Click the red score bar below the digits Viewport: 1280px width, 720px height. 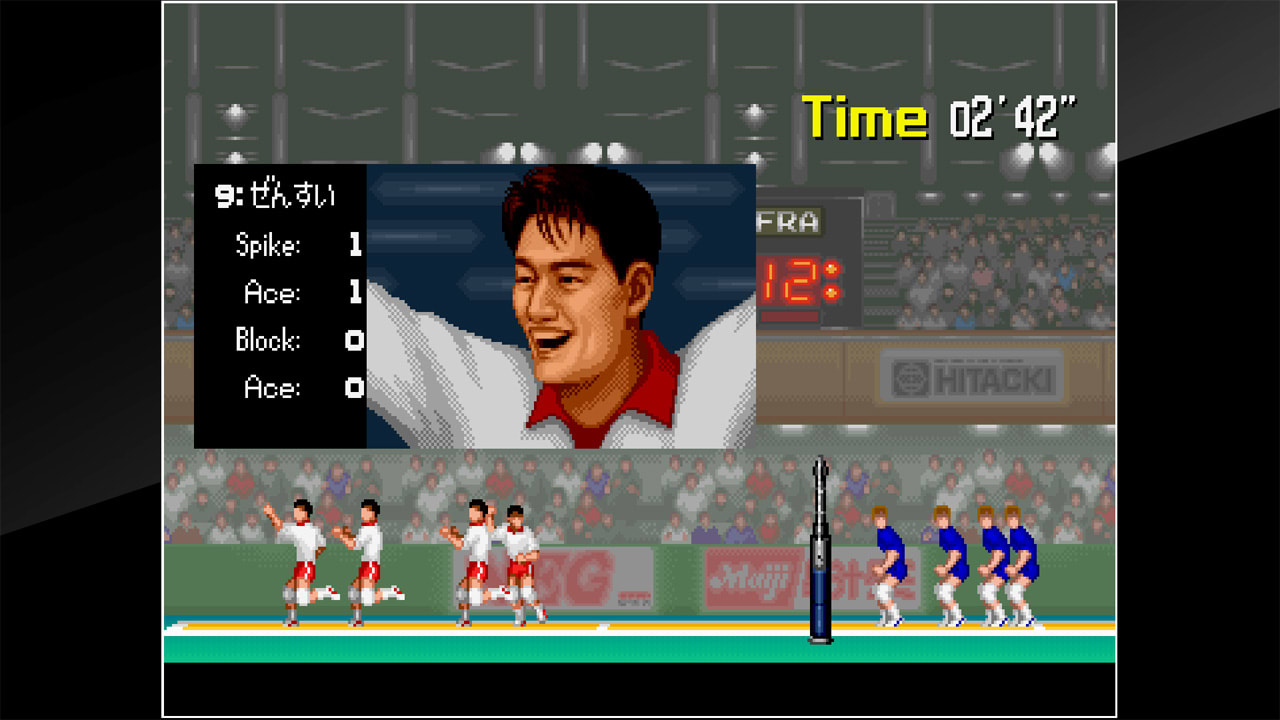(789, 315)
